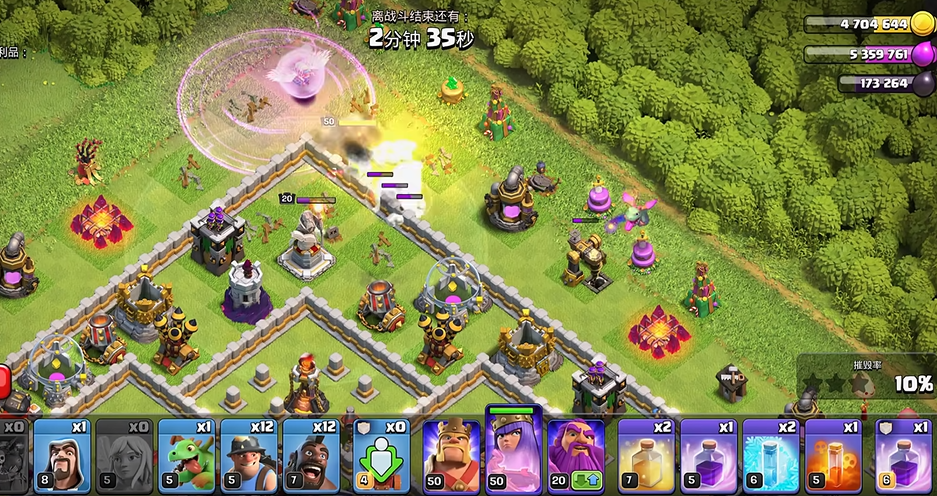Select the Clan Castle reinforcements card
The height and width of the screenshot is (496, 937).
pos(382,455)
